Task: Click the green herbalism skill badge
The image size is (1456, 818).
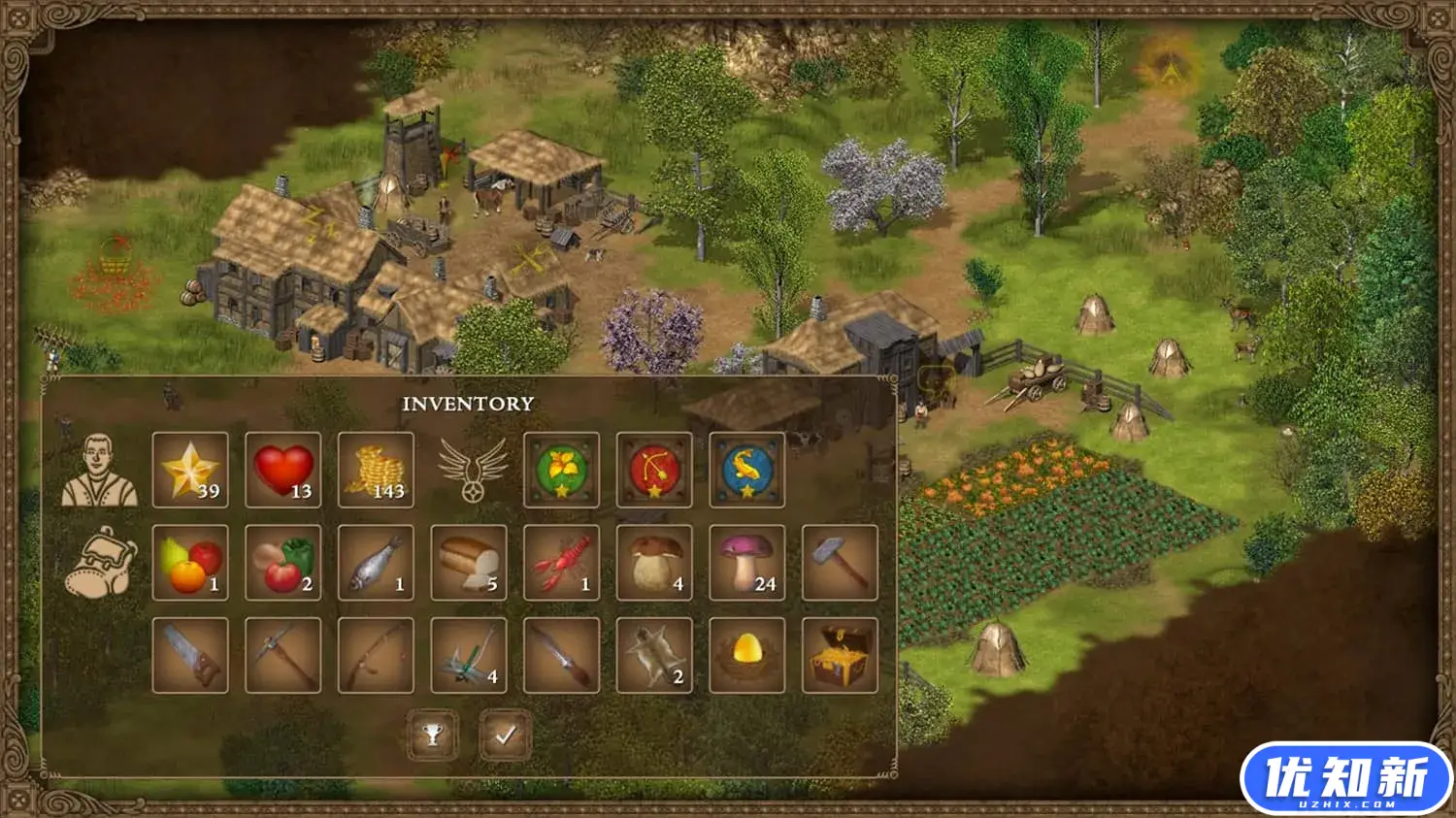Action: 561,471
